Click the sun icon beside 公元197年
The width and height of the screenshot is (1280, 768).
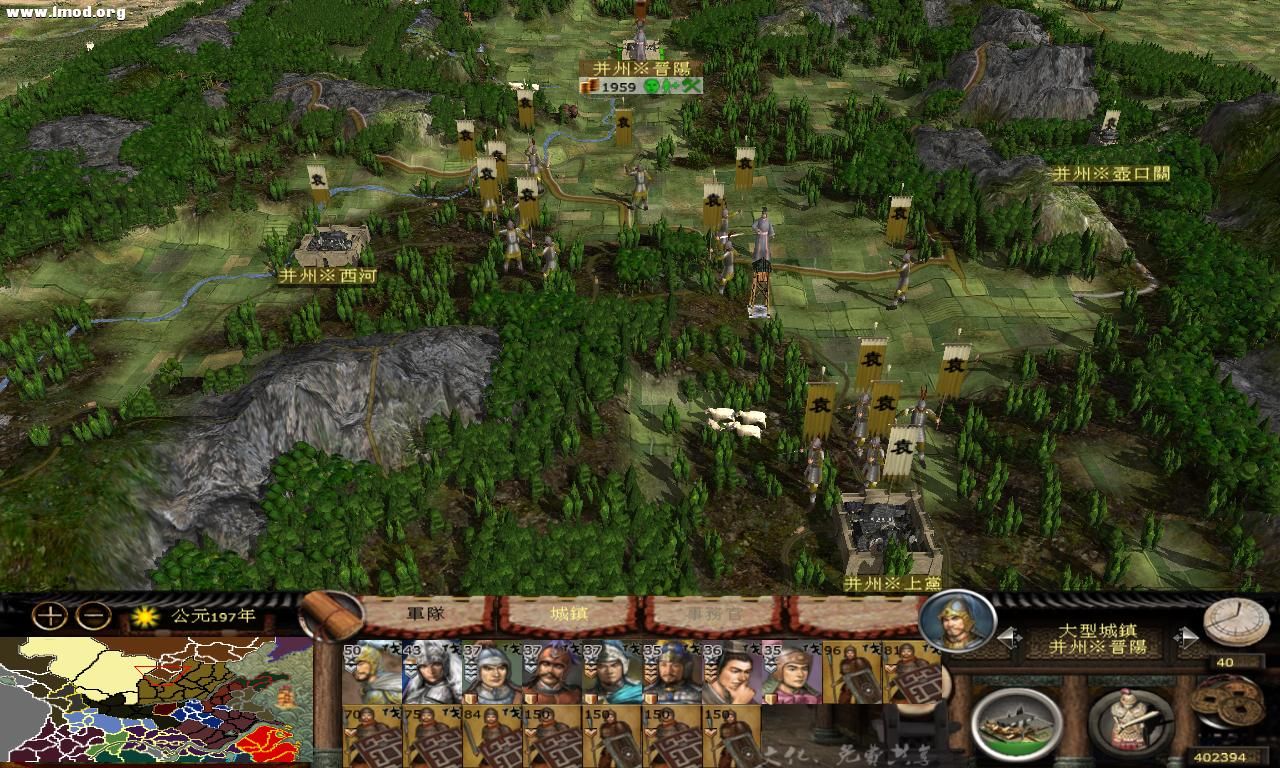pos(144,616)
